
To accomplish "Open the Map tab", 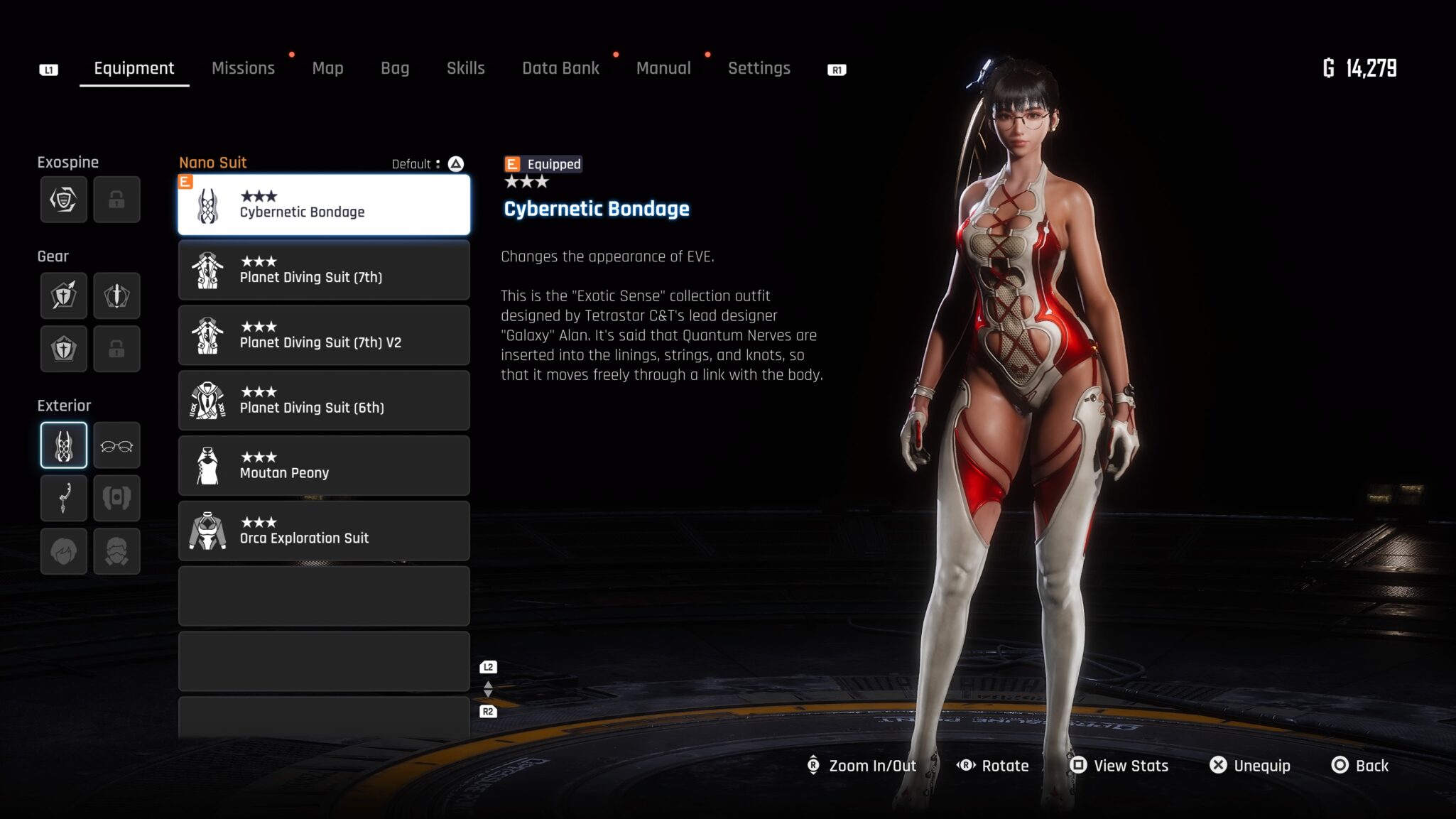I will pos(327,68).
